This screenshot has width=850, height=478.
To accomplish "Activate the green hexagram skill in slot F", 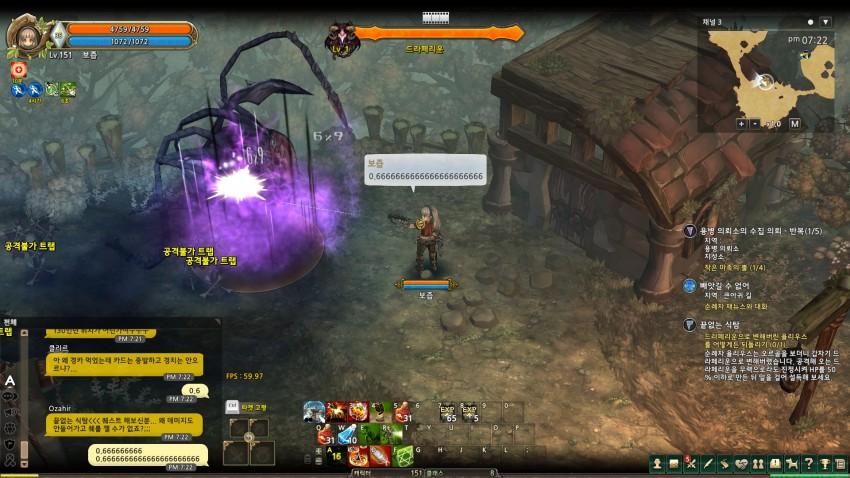I will pyautogui.click(x=403, y=455).
